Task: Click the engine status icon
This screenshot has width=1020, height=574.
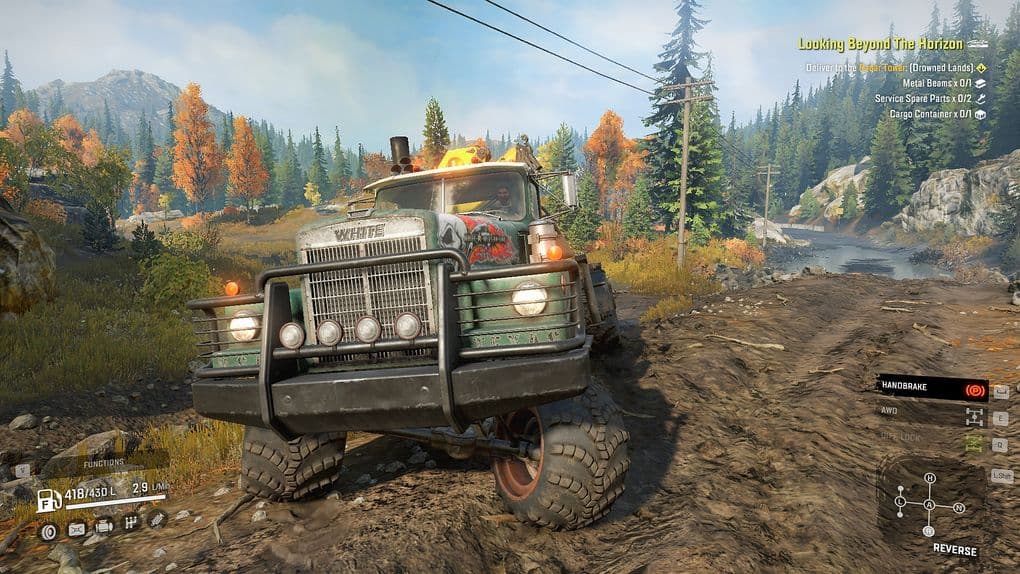Action: [103, 526]
